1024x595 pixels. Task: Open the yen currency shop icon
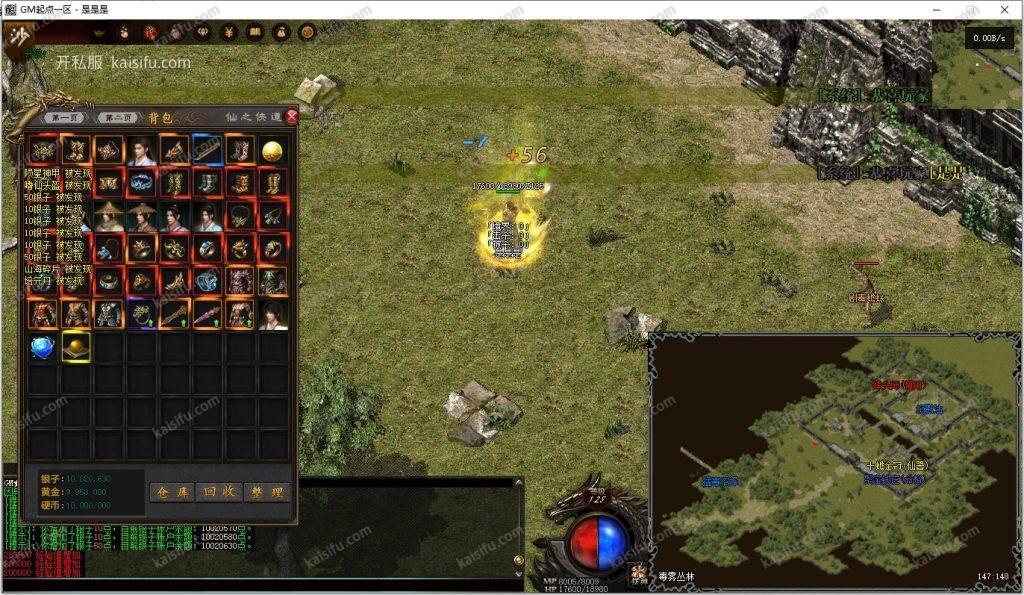point(228,33)
